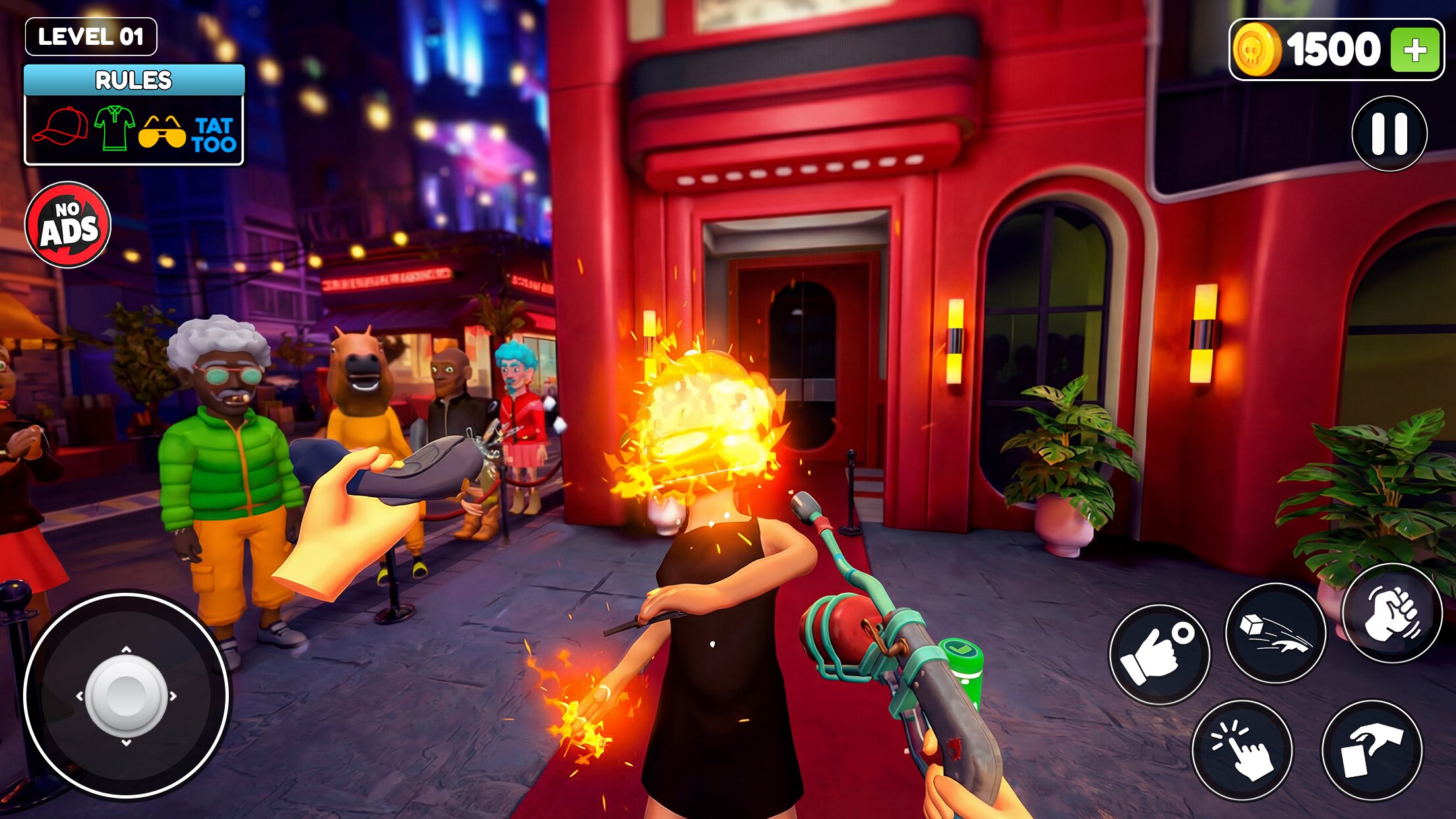
Task: Pause the game
Action: [1389, 134]
